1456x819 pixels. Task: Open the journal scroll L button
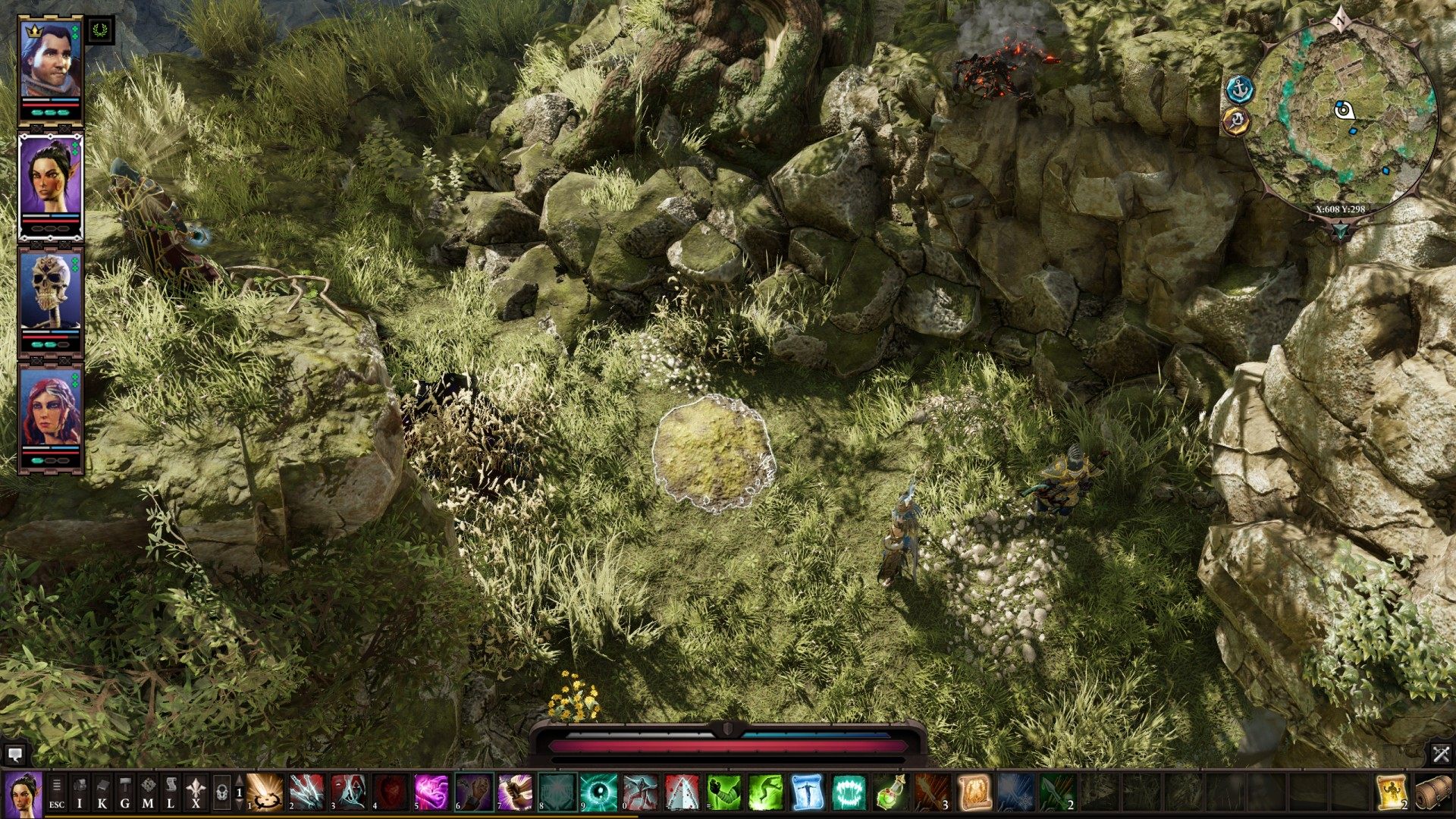171,792
